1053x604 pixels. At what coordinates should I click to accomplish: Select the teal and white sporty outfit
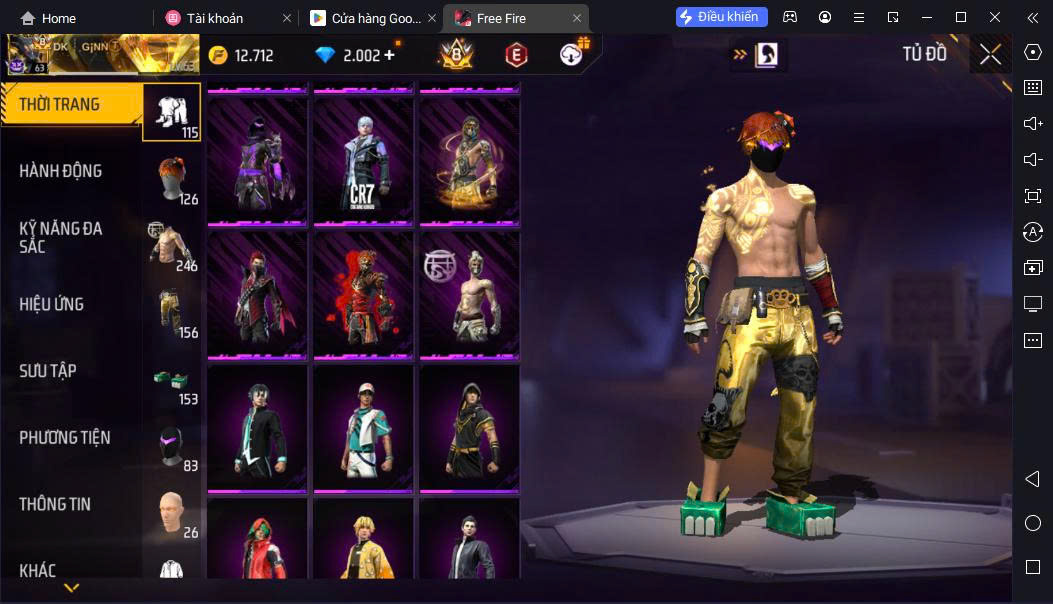(x=363, y=428)
